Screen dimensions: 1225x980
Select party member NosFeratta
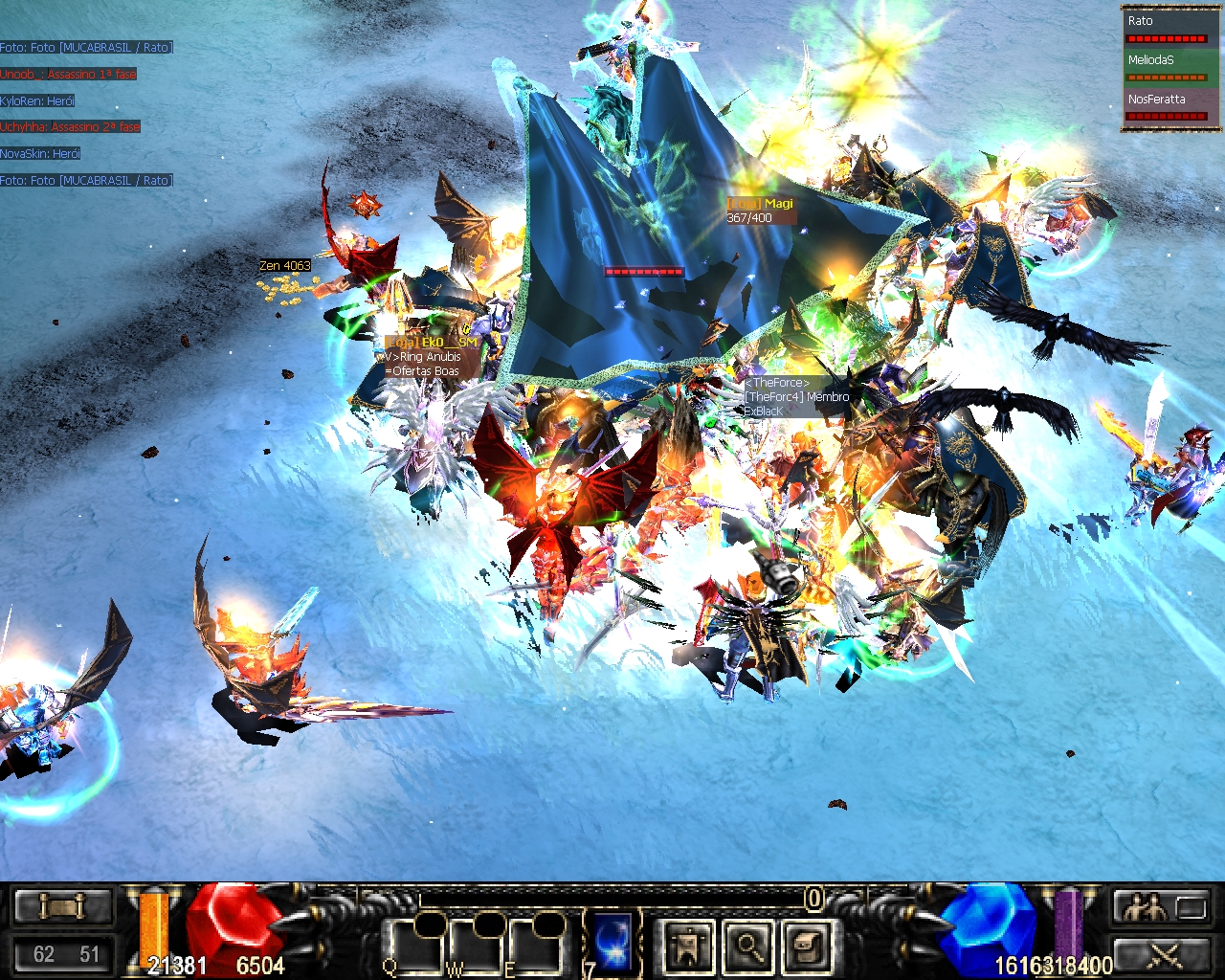tap(1166, 107)
